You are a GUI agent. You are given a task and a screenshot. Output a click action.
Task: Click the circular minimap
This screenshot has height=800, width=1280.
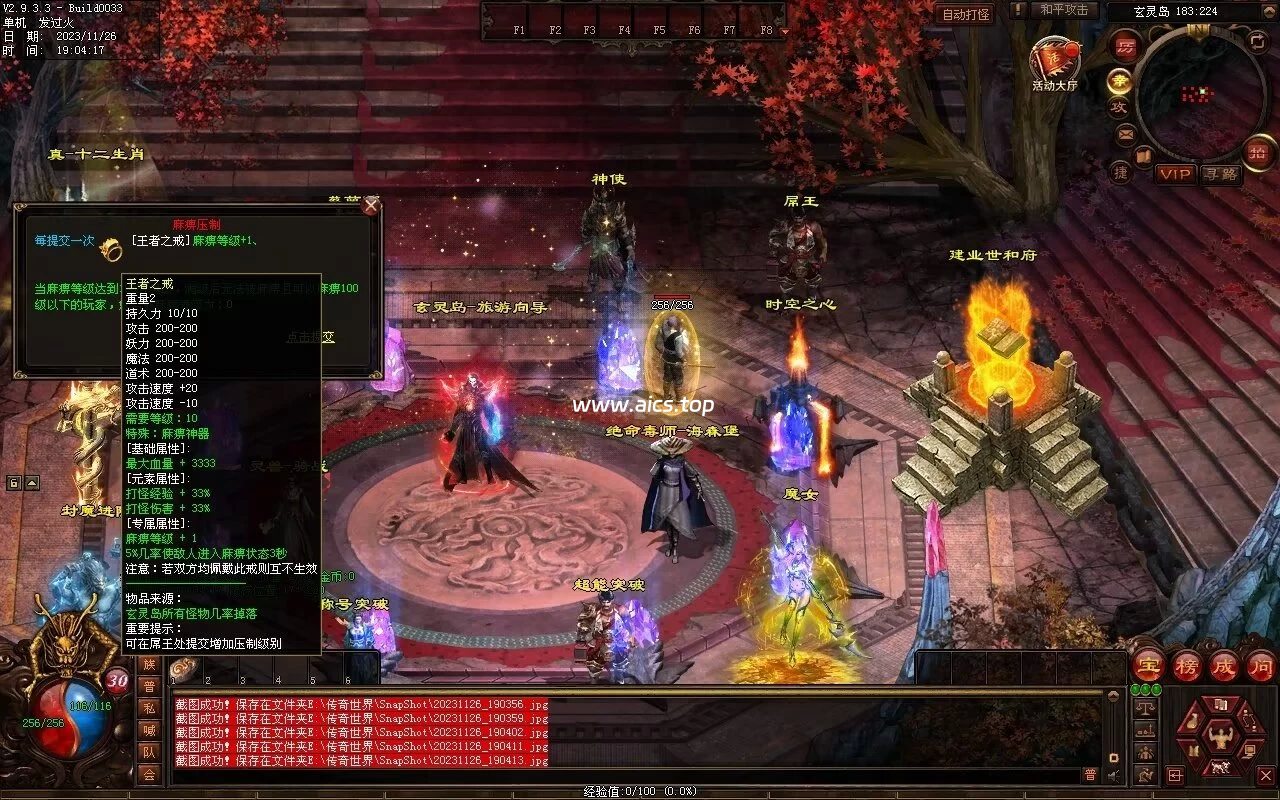1199,94
